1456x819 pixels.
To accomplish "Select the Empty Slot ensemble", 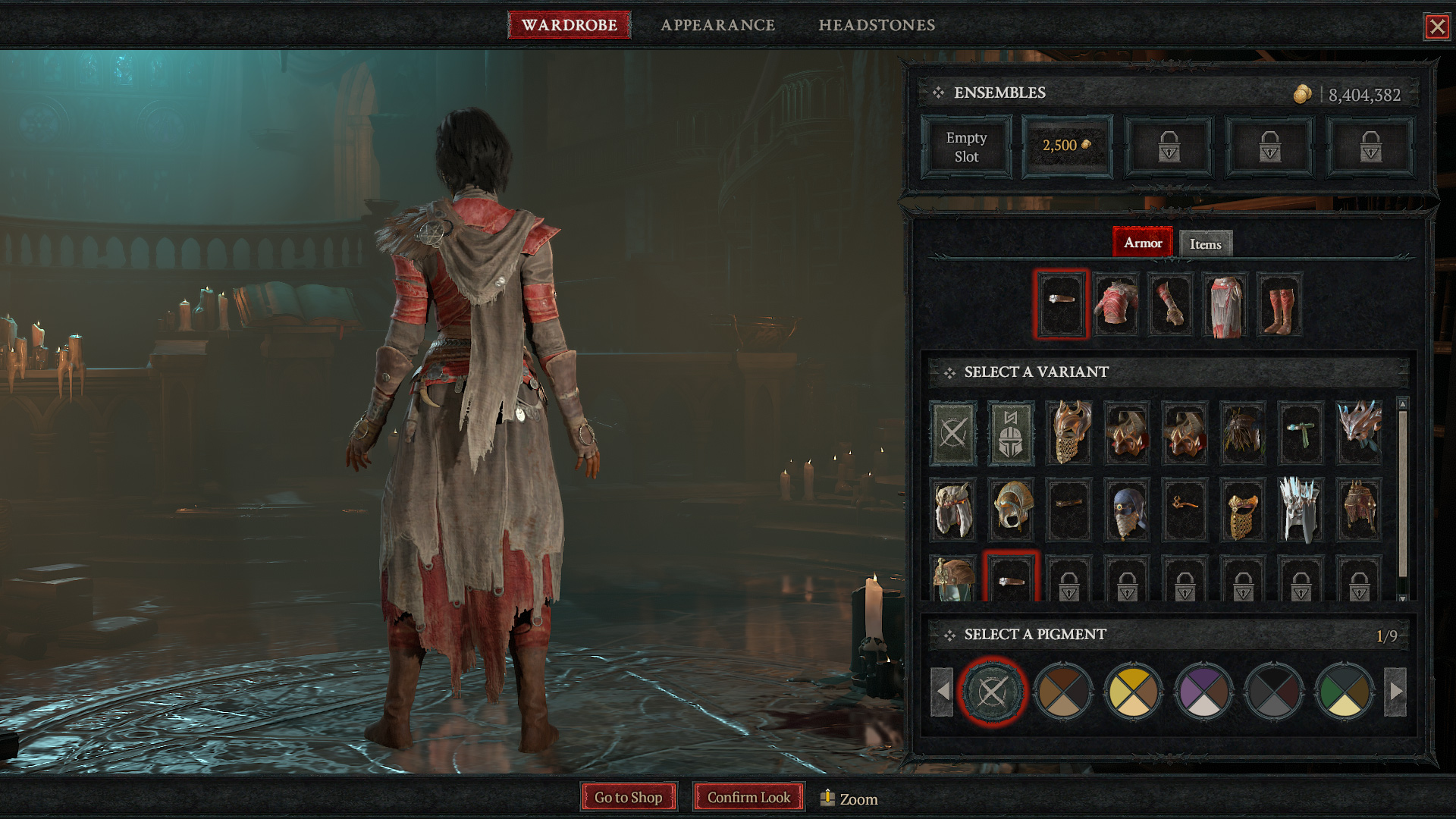I will point(966,147).
